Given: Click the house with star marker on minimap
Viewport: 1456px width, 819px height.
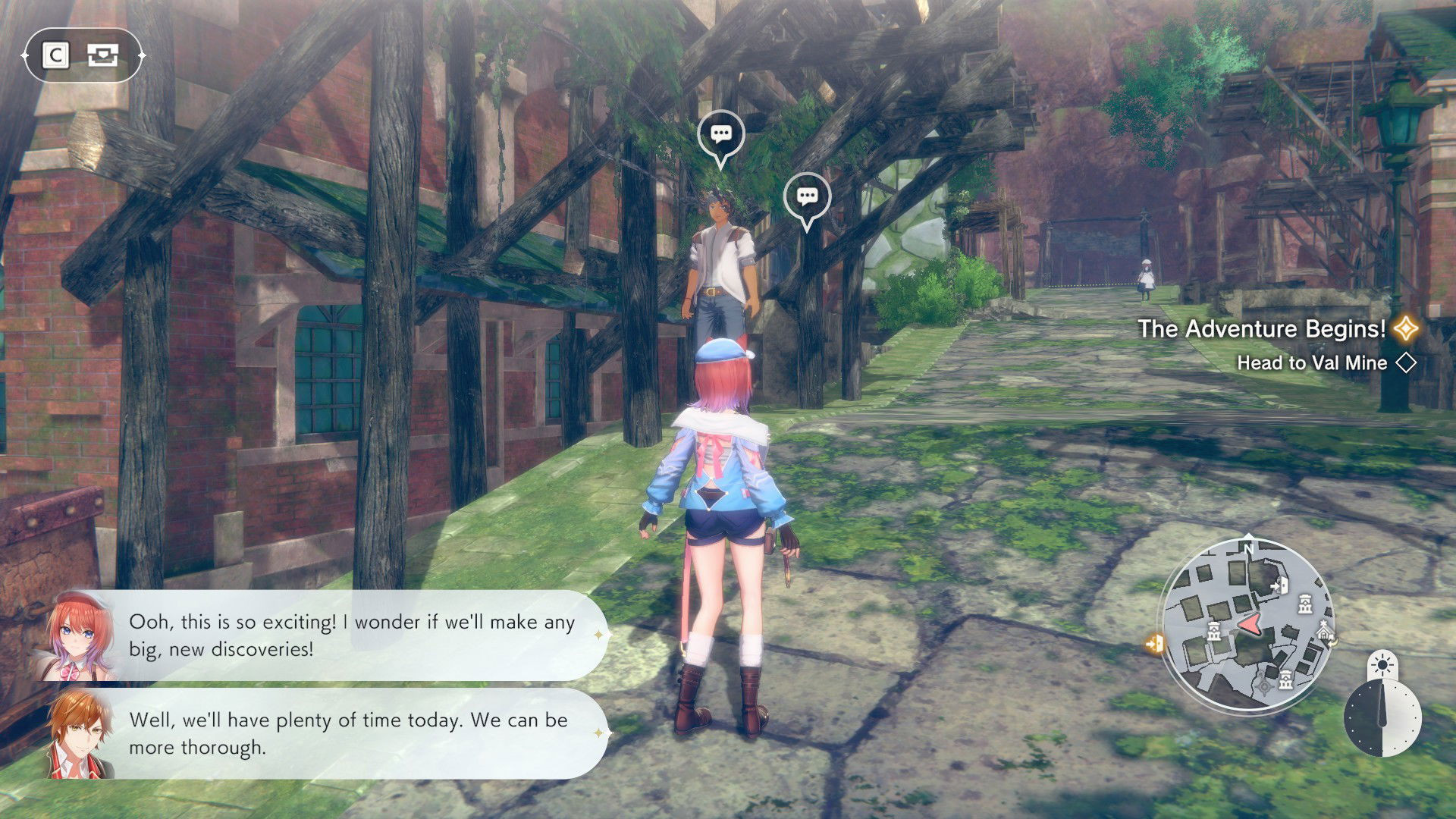Looking at the screenshot, I should 1324,629.
